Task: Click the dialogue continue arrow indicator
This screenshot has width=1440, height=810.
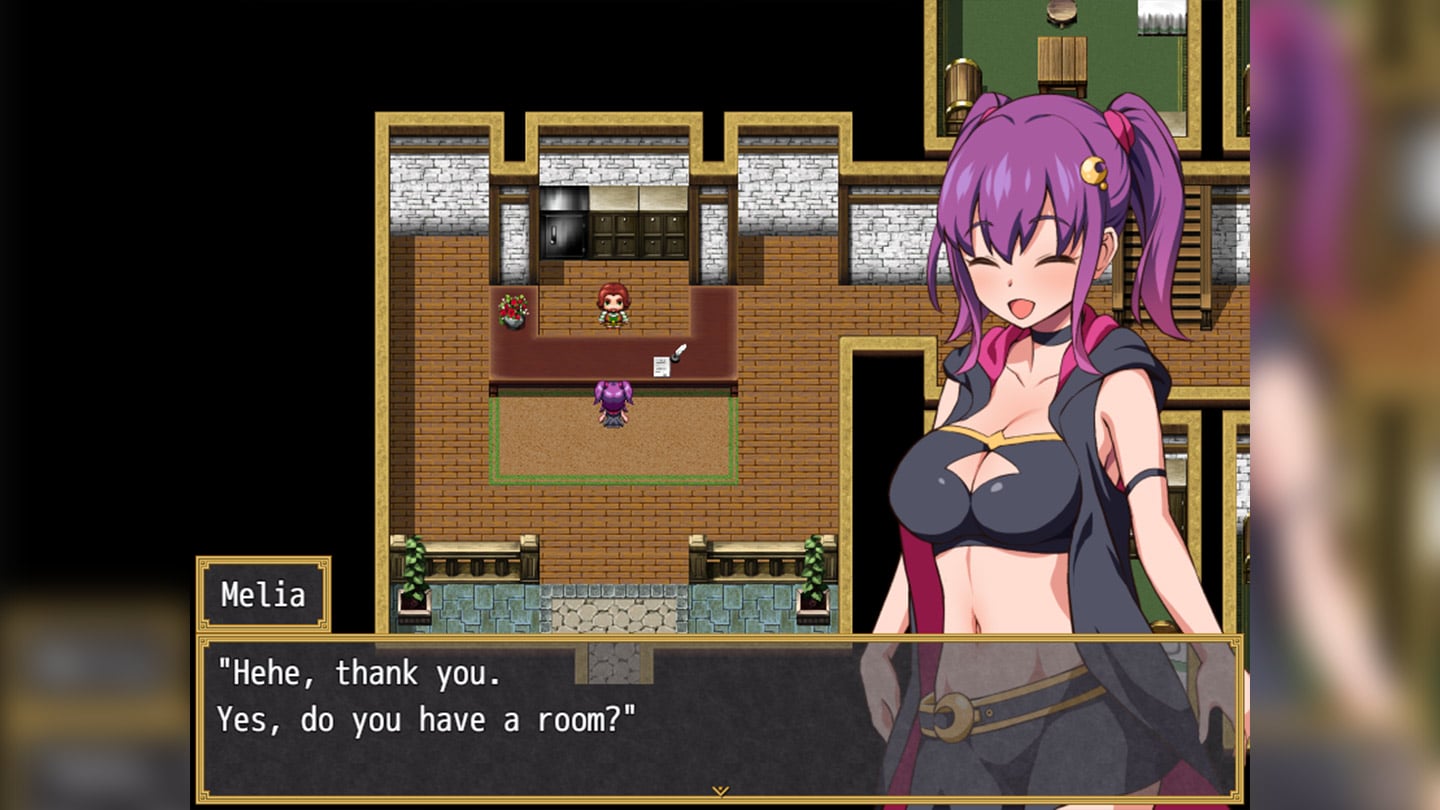Action: point(720,791)
